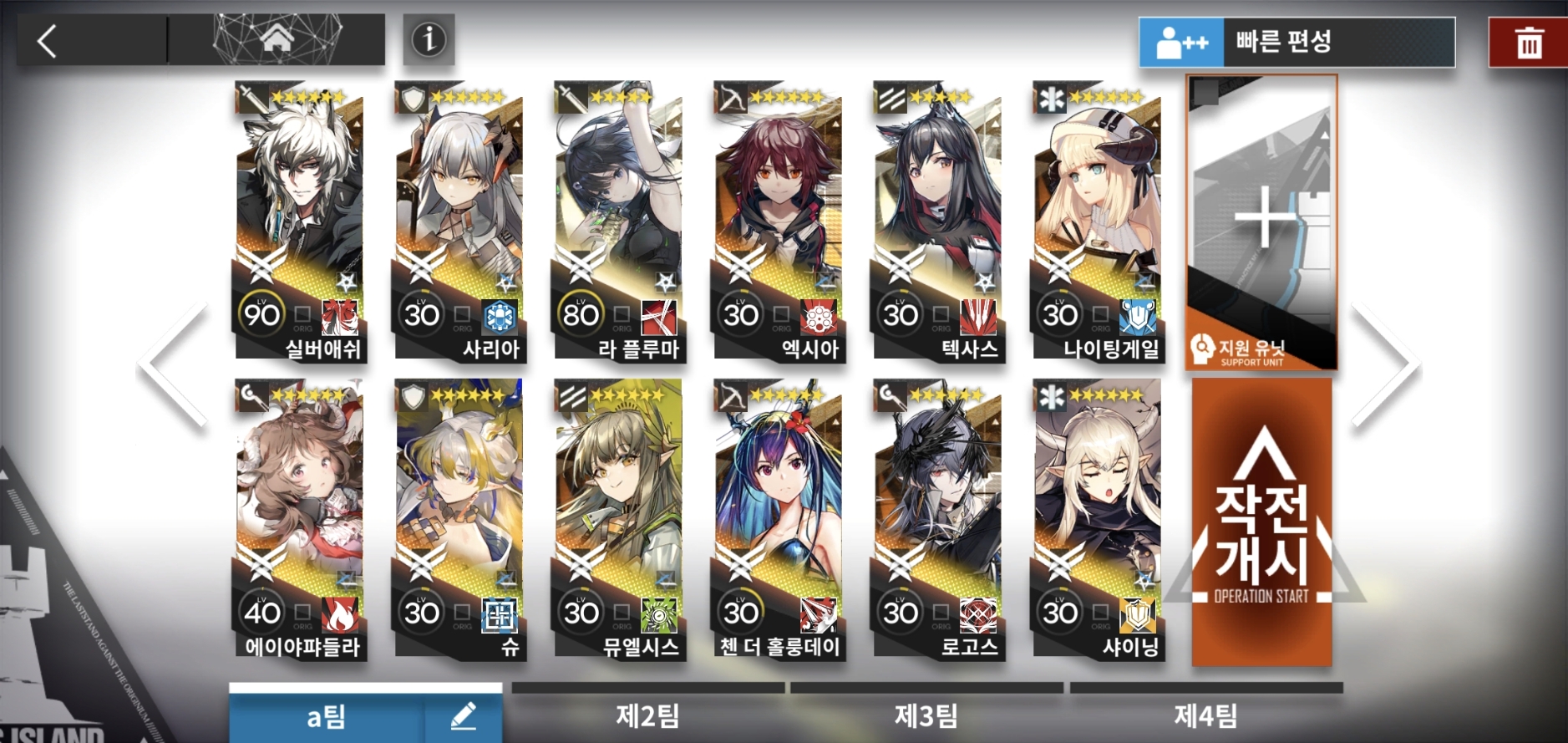Clear the squad with the trash button

[1529, 43]
